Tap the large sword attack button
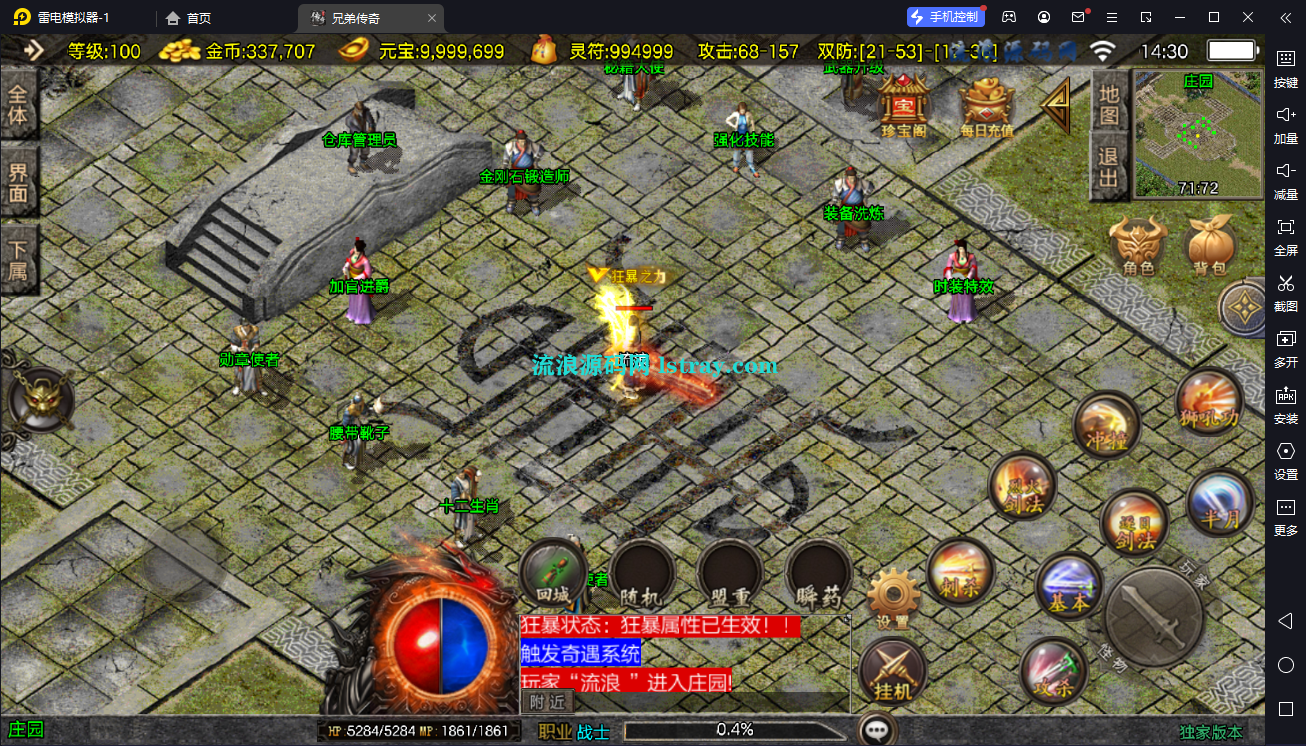 click(1153, 615)
